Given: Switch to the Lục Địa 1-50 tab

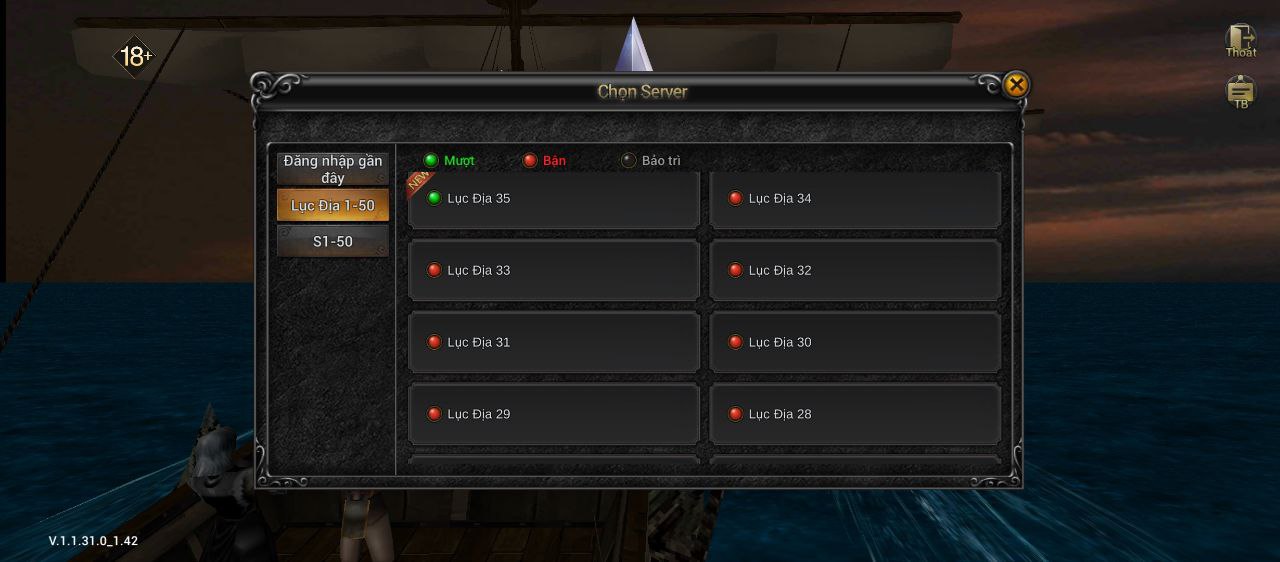Looking at the screenshot, I should [332, 205].
